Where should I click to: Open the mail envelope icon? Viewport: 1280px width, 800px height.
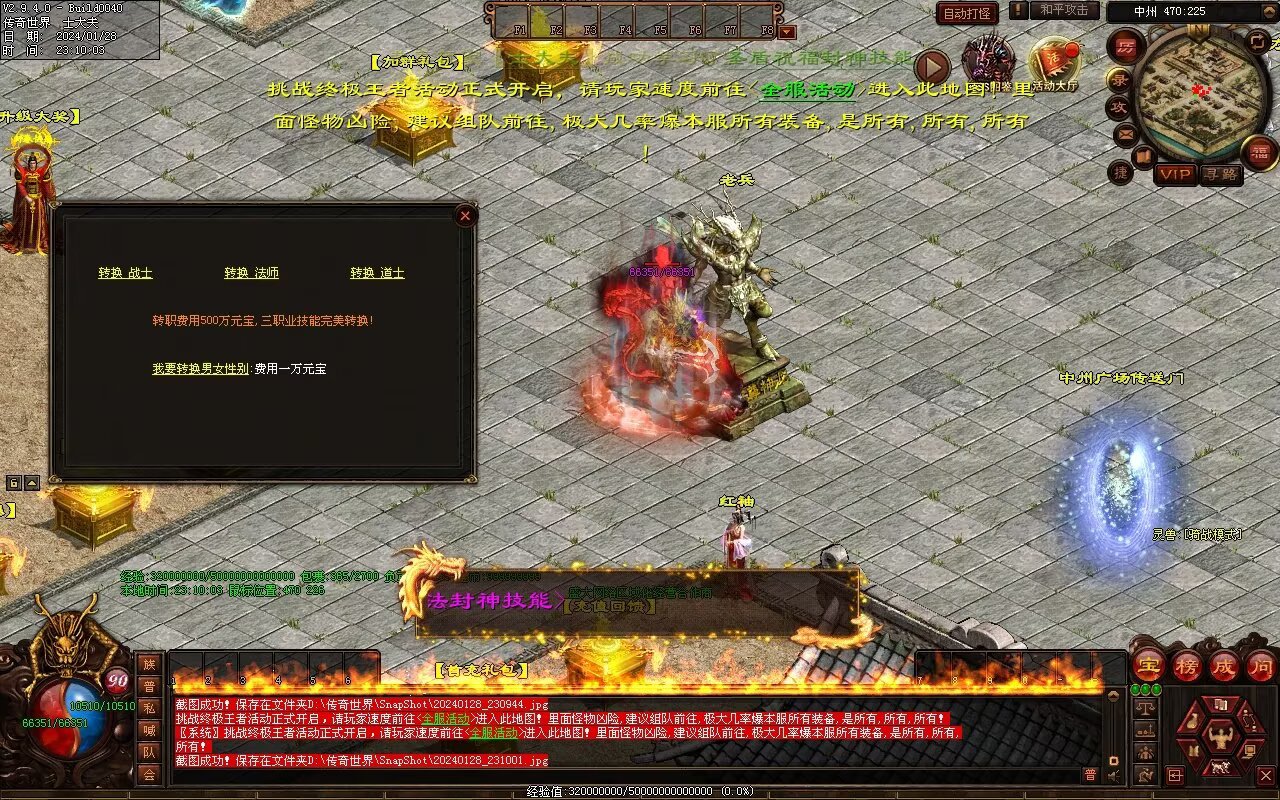[x=1126, y=133]
